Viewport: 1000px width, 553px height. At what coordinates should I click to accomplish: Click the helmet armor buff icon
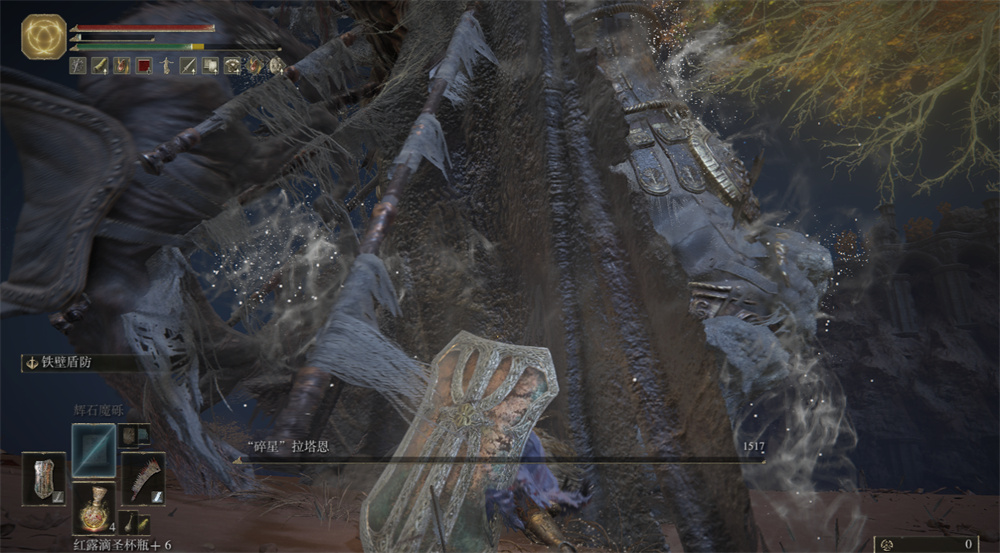(232, 66)
